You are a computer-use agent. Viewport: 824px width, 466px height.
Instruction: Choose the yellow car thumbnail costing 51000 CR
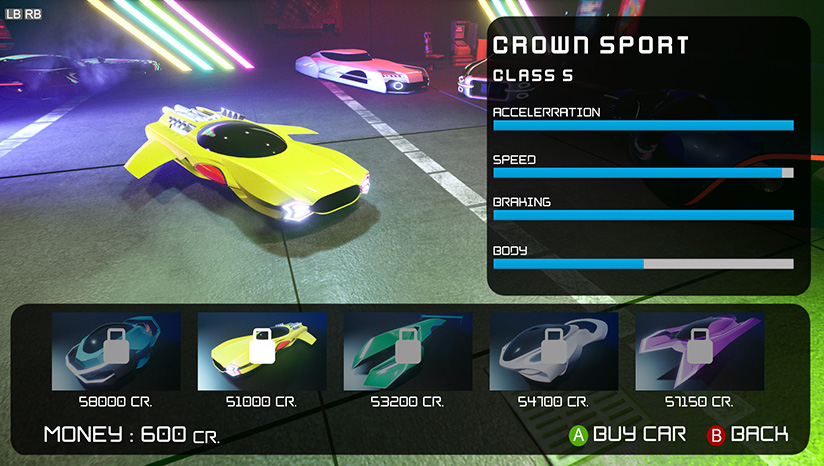point(262,351)
